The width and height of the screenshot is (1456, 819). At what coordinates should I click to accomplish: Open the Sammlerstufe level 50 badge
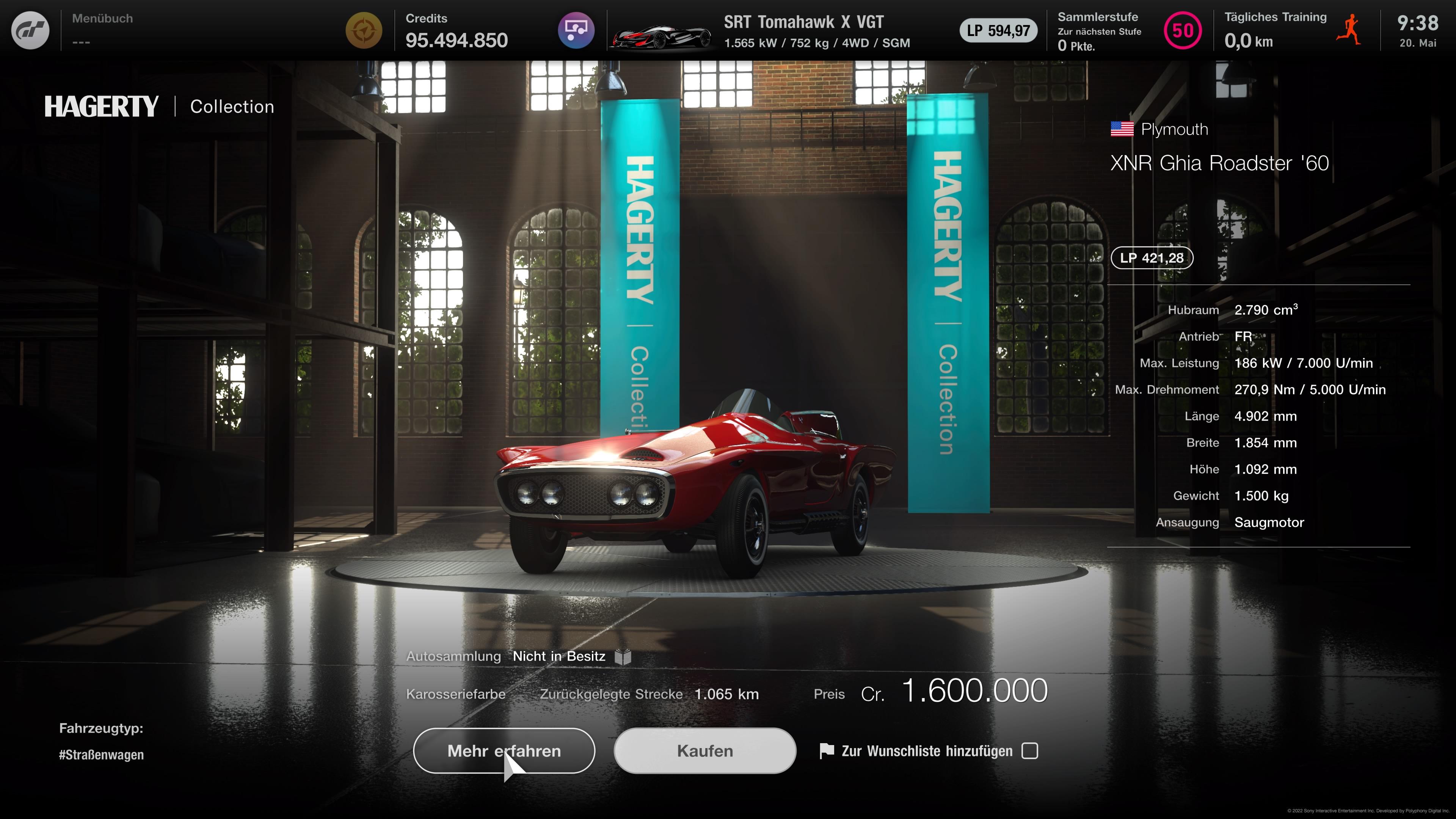tap(1183, 30)
